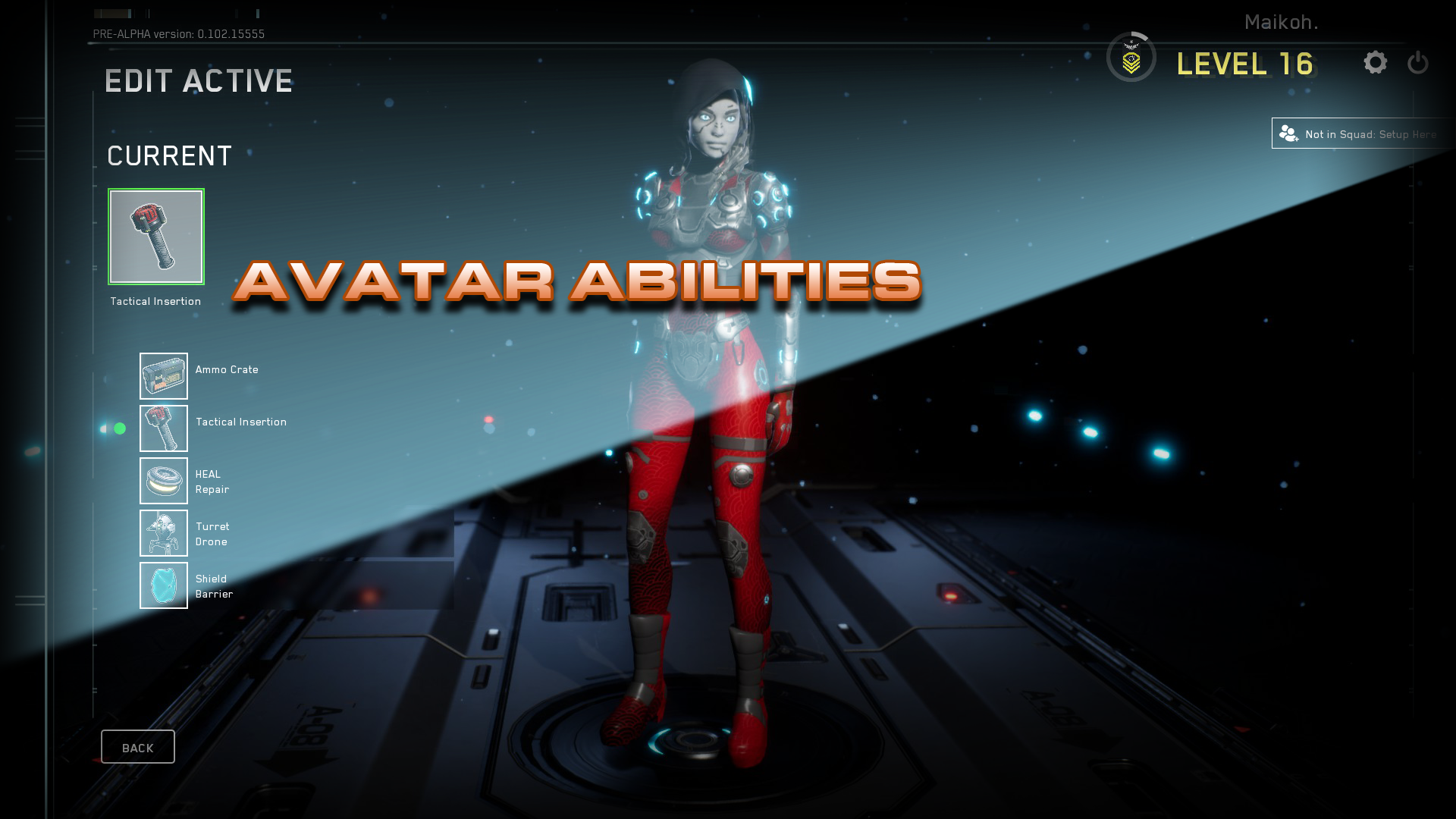Toggle selection of the Shield Barrier slot
The height and width of the screenshot is (819, 1456).
point(163,585)
